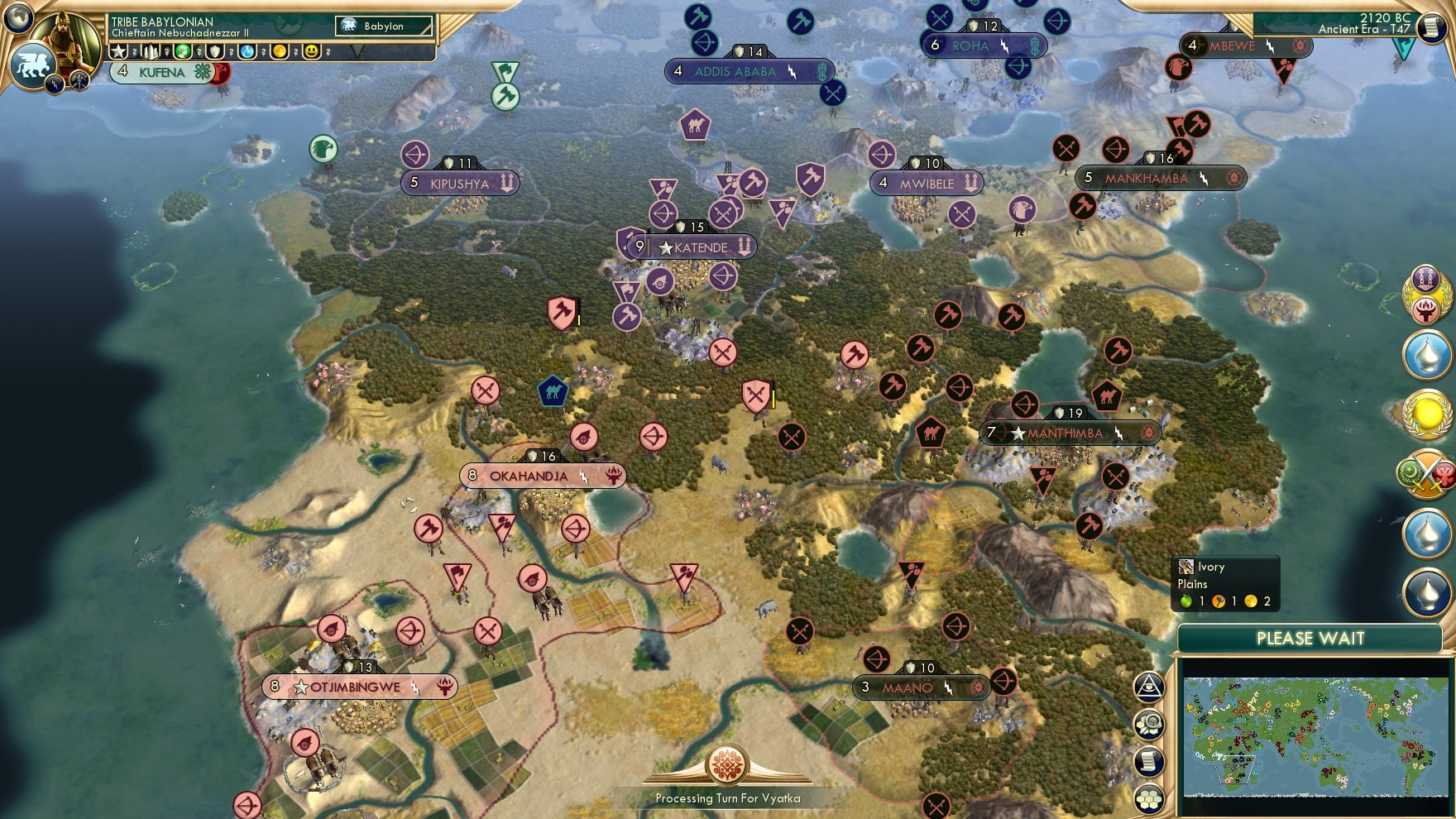Toggle the hex grid overlay icon
The image size is (1456, 819).
tap(1150, 797)
